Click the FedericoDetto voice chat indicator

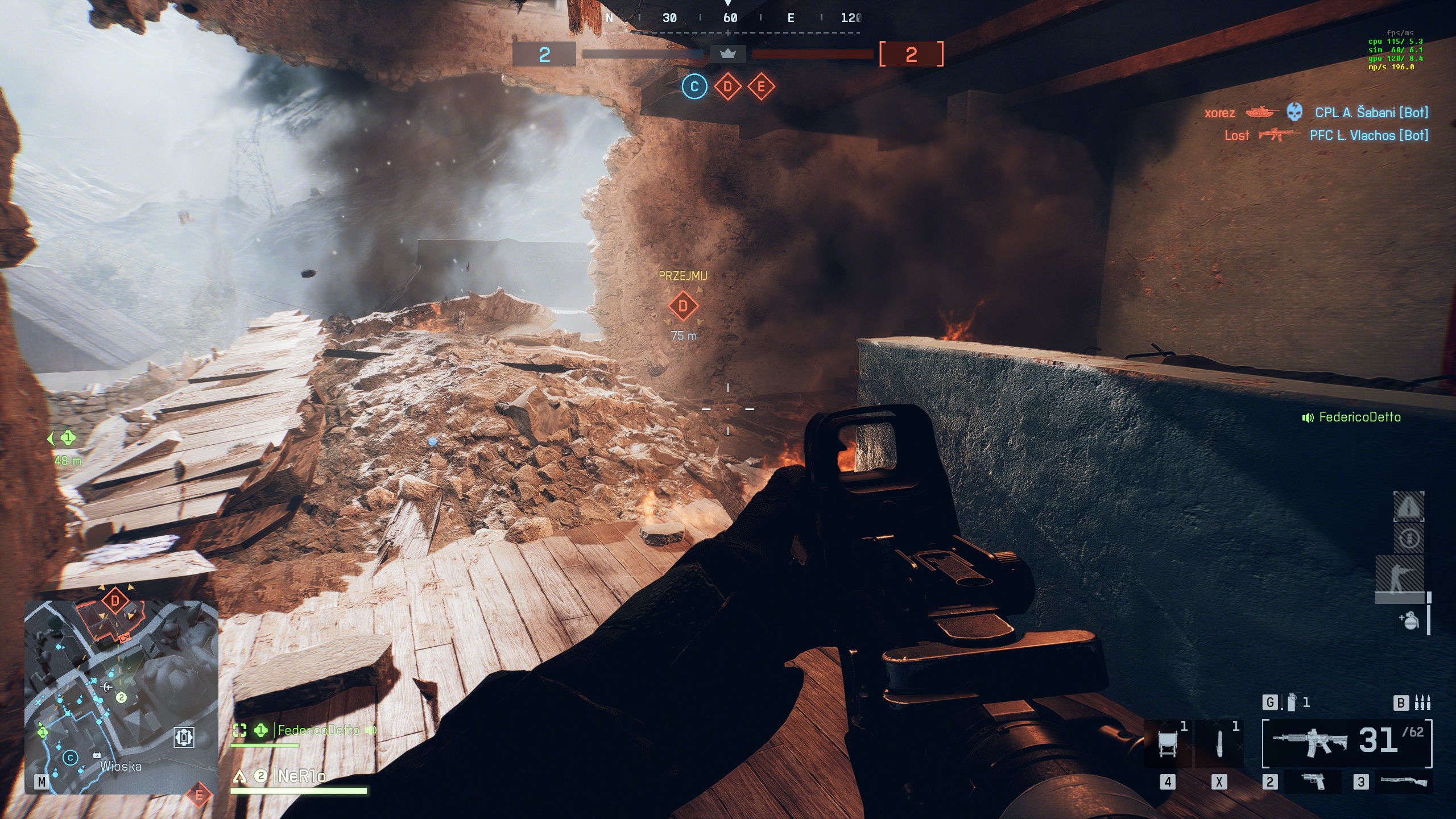coord(1351,417)
